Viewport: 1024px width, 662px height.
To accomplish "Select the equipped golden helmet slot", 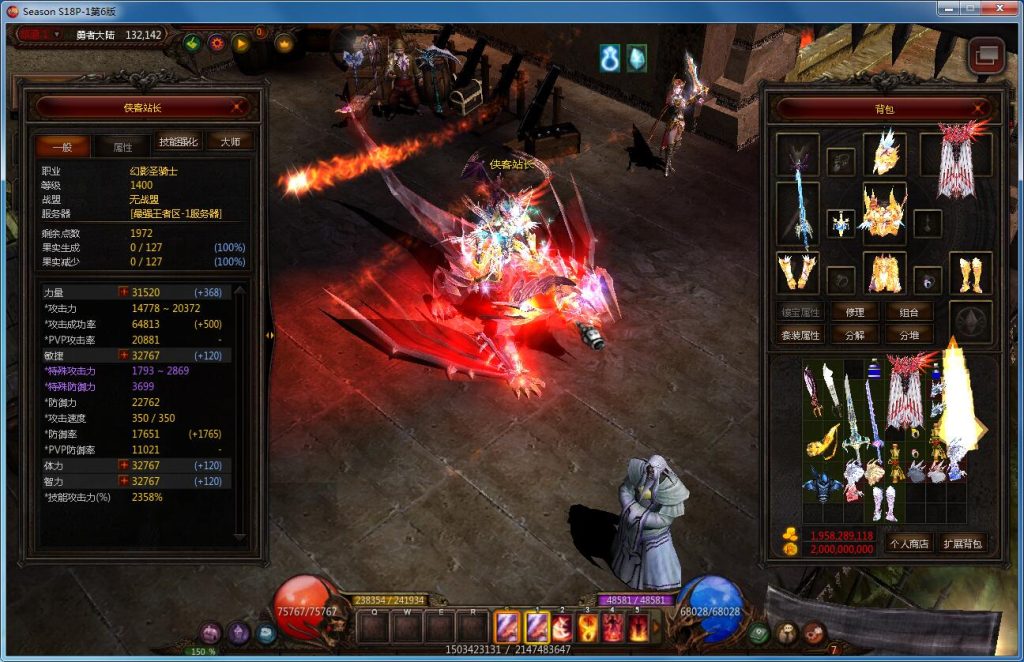I will coord(884,153).
